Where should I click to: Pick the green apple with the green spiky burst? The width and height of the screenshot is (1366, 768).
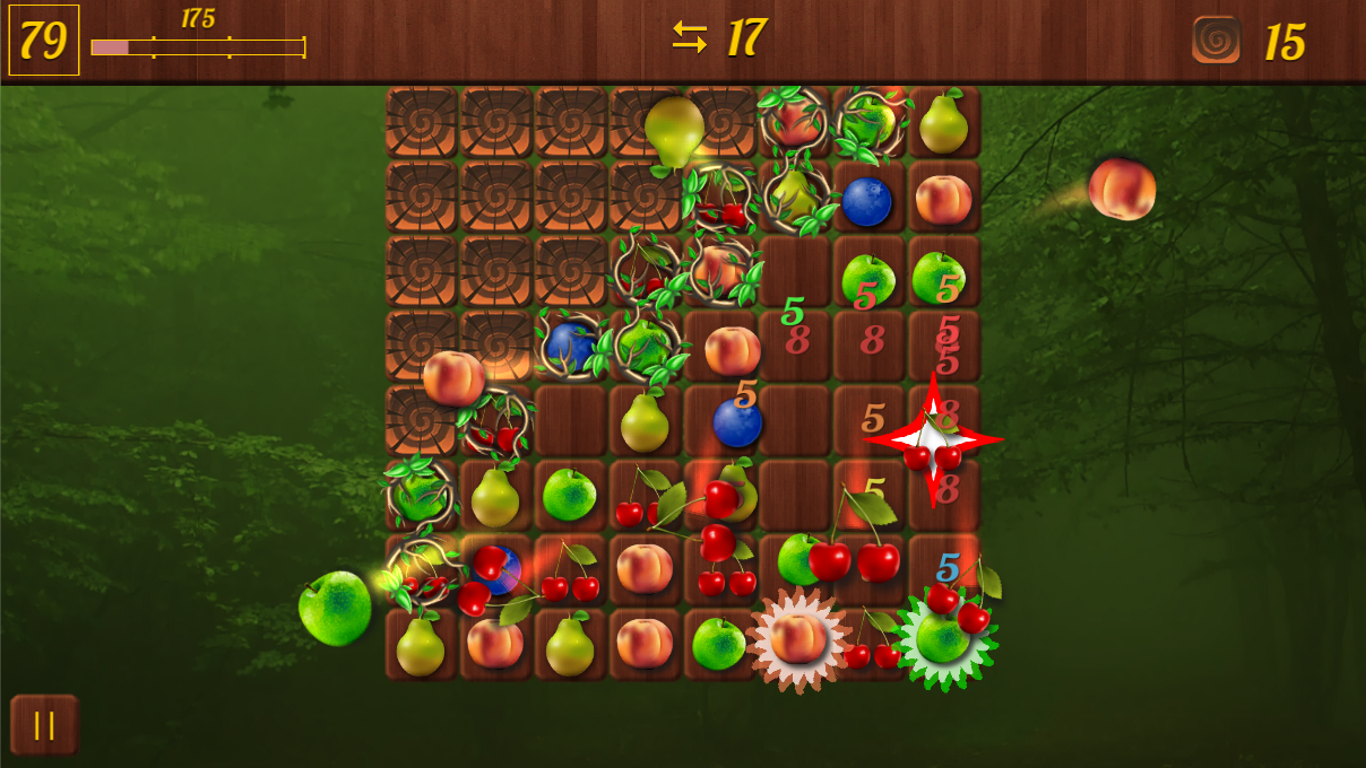tap(943, 641)
